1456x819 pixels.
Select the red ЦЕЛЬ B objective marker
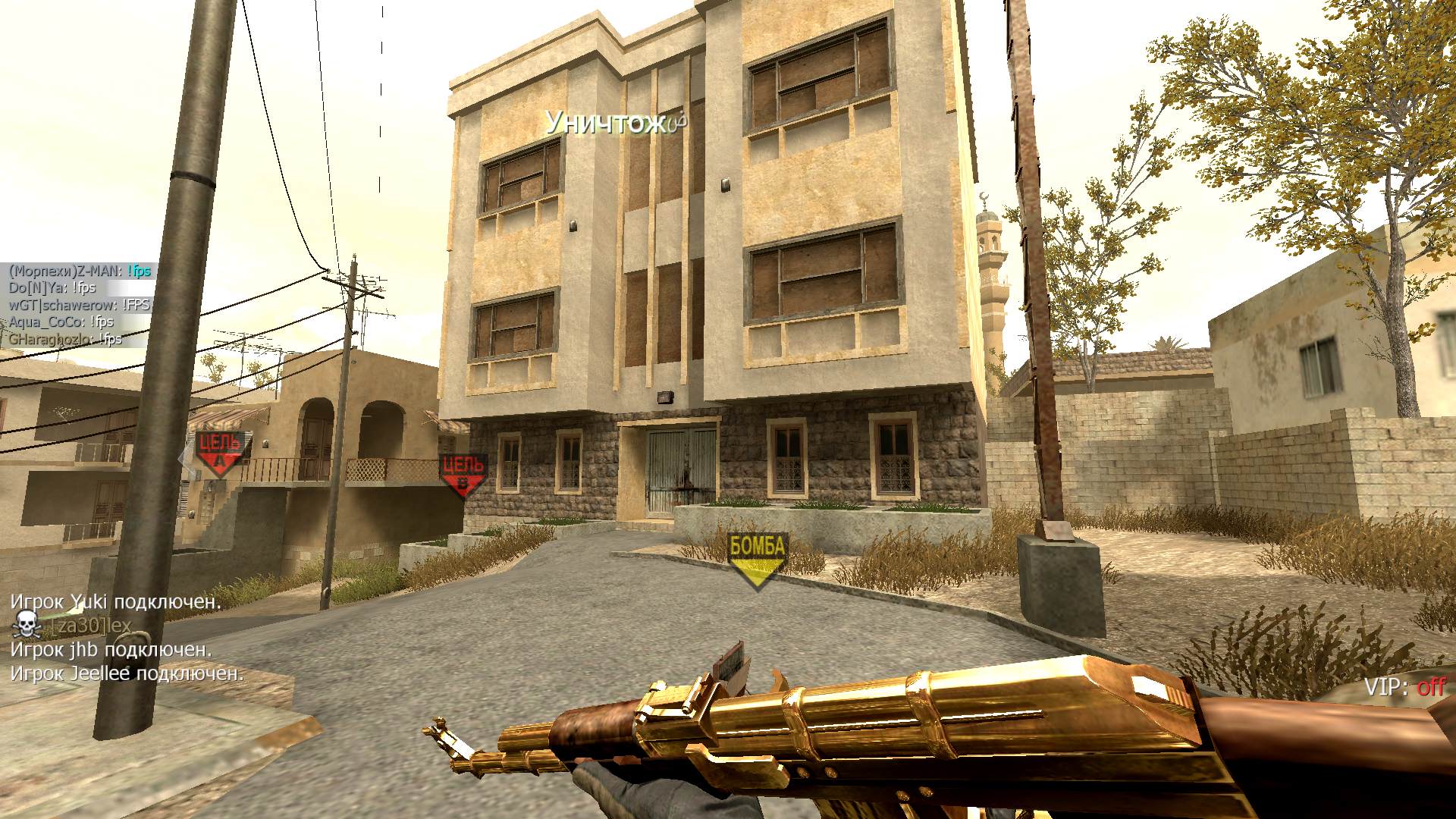[463, 475]
